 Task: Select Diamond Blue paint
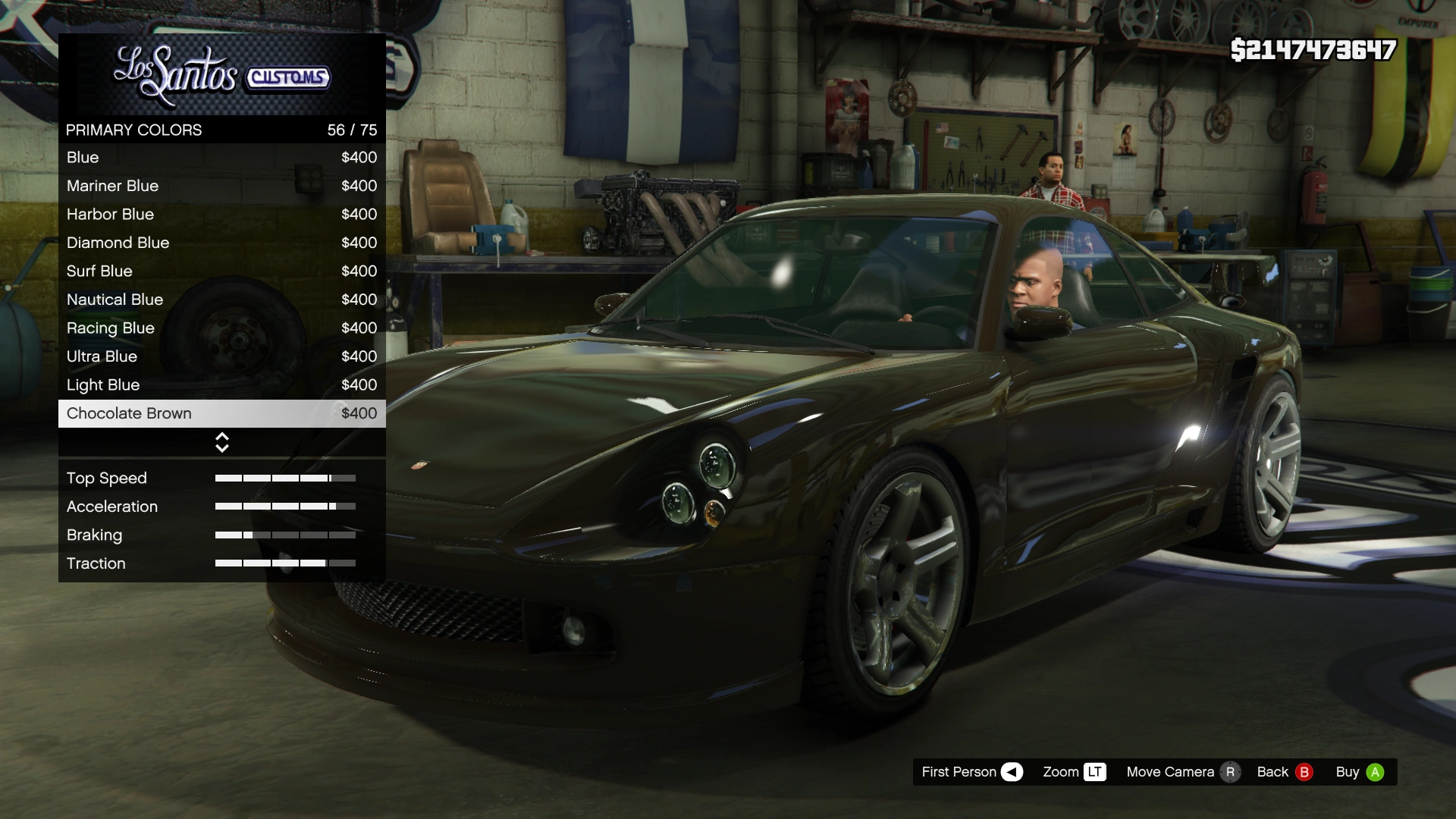point(221,243)
